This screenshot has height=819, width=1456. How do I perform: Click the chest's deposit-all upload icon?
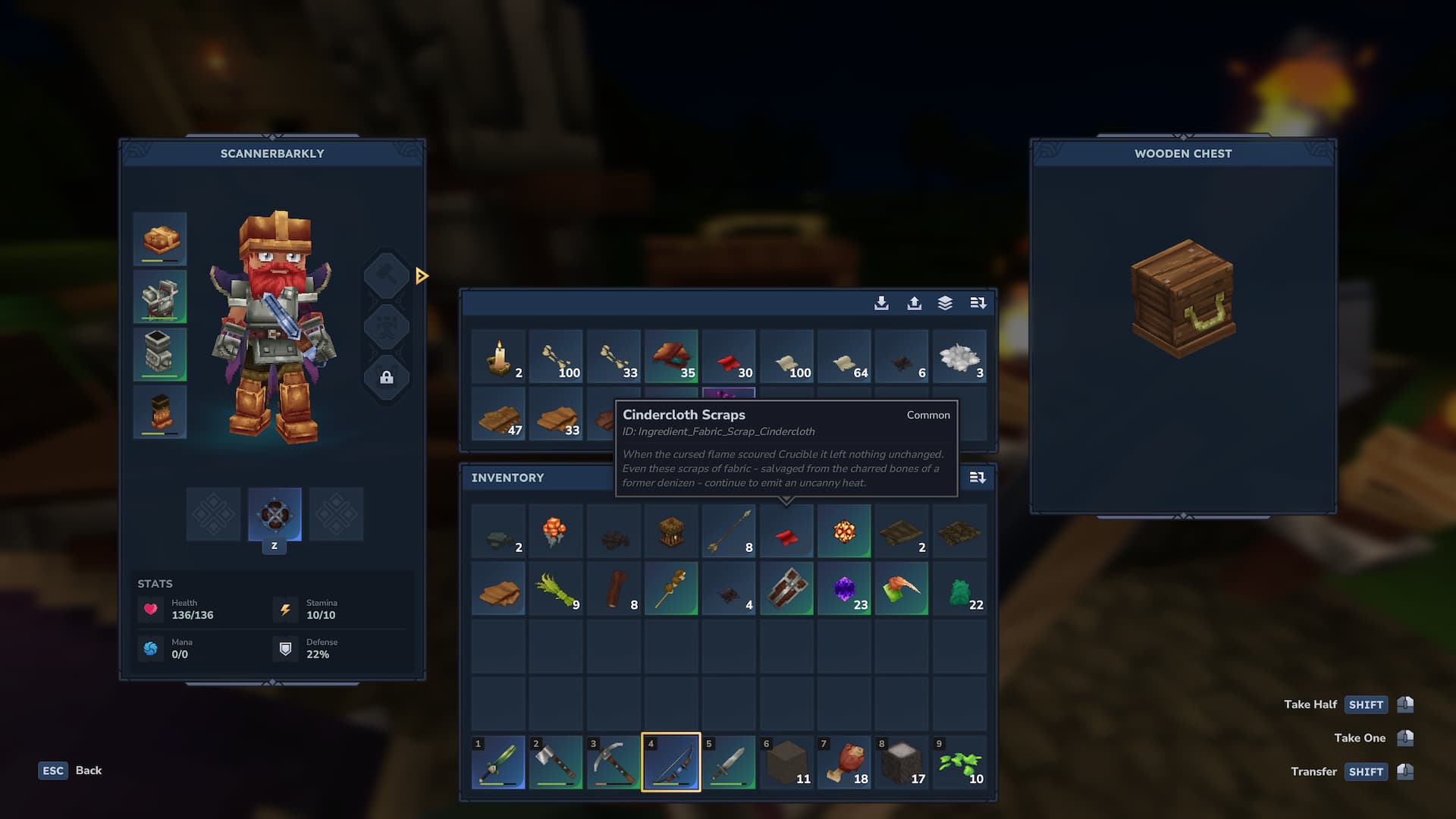pyautogui.click(x=915, y=303)
